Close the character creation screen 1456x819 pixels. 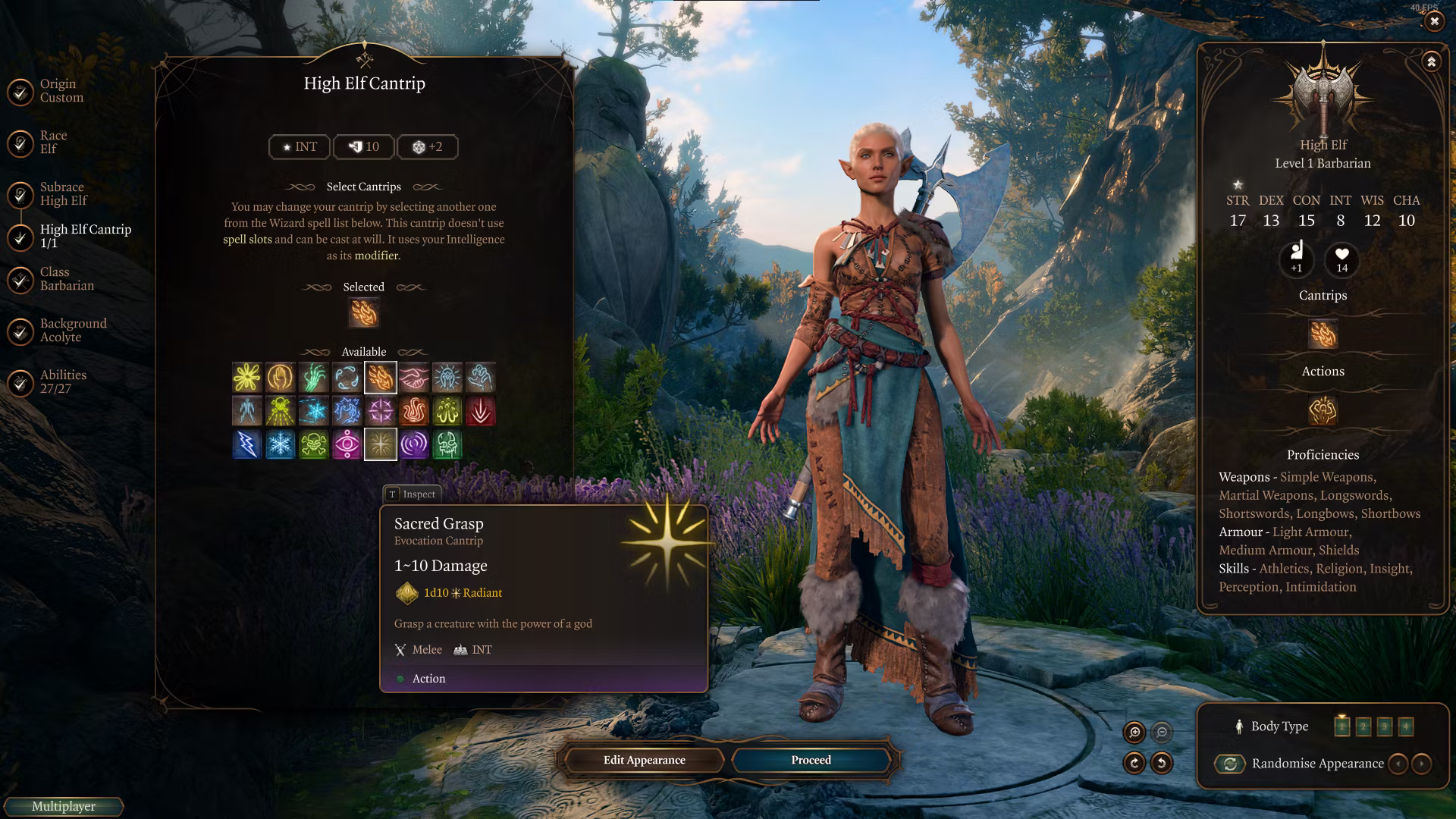click(x=1434, y=22)
